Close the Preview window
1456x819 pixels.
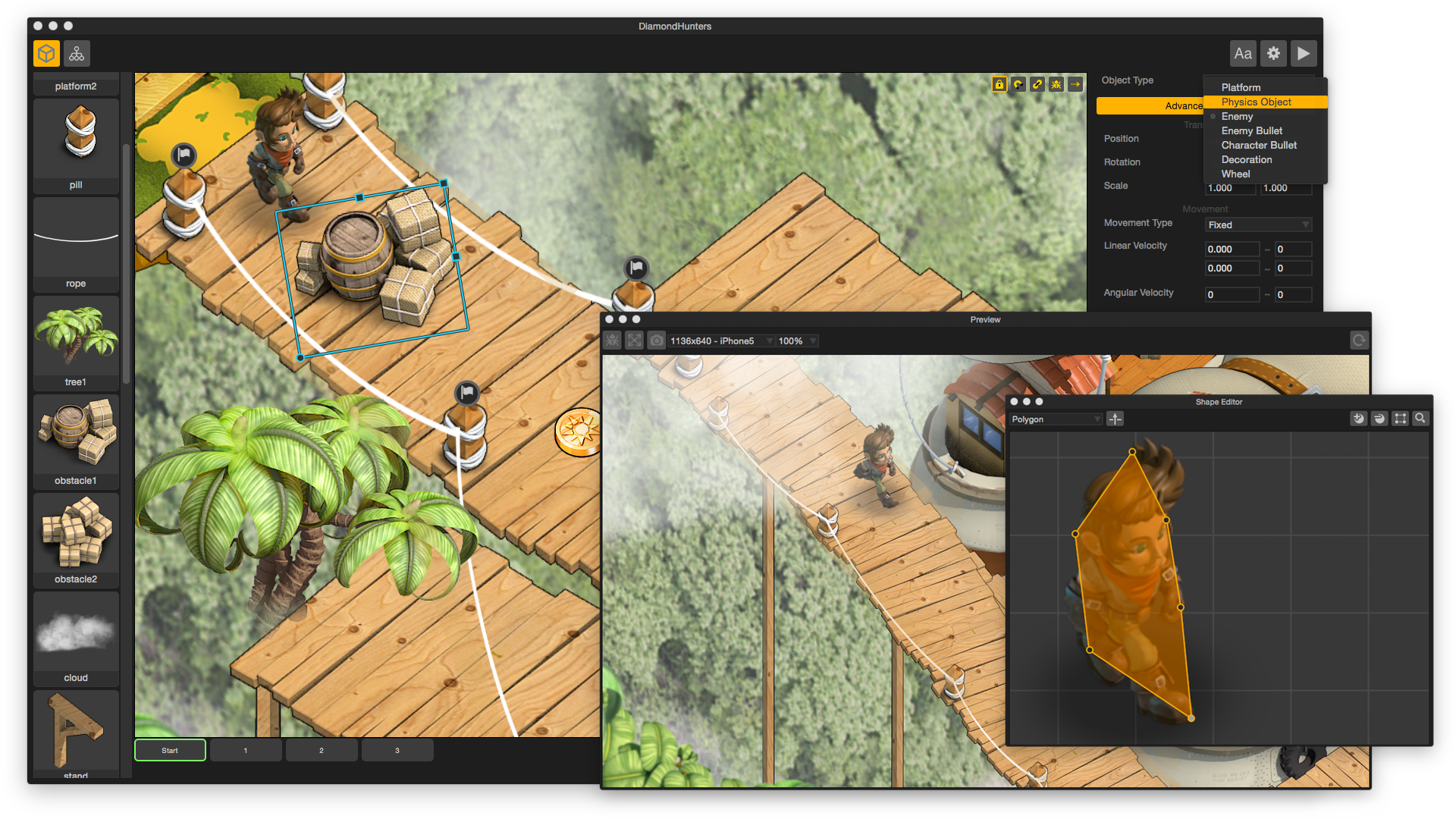point(609,320)
